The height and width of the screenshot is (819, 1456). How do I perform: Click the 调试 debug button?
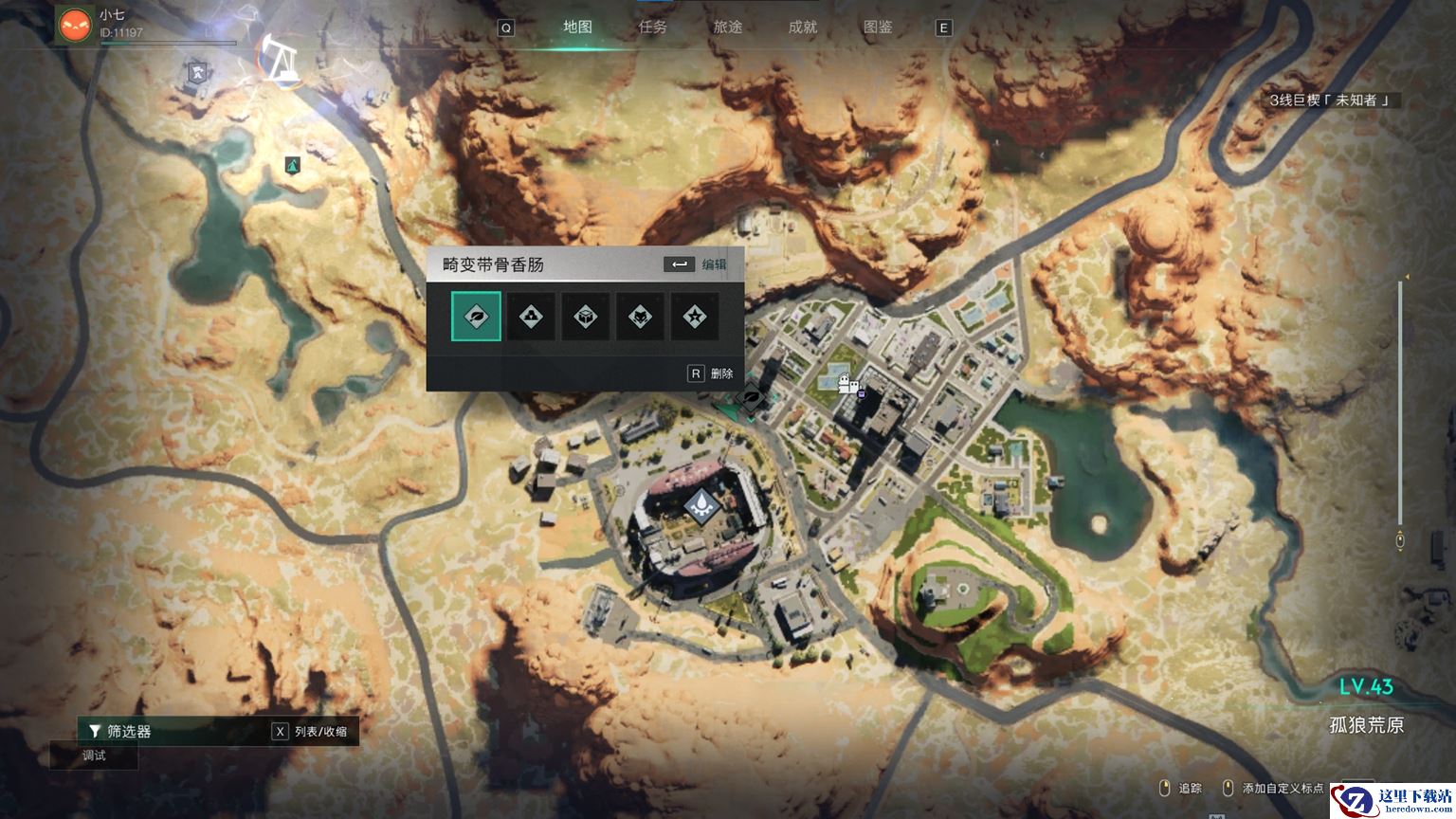coord(94,755)
